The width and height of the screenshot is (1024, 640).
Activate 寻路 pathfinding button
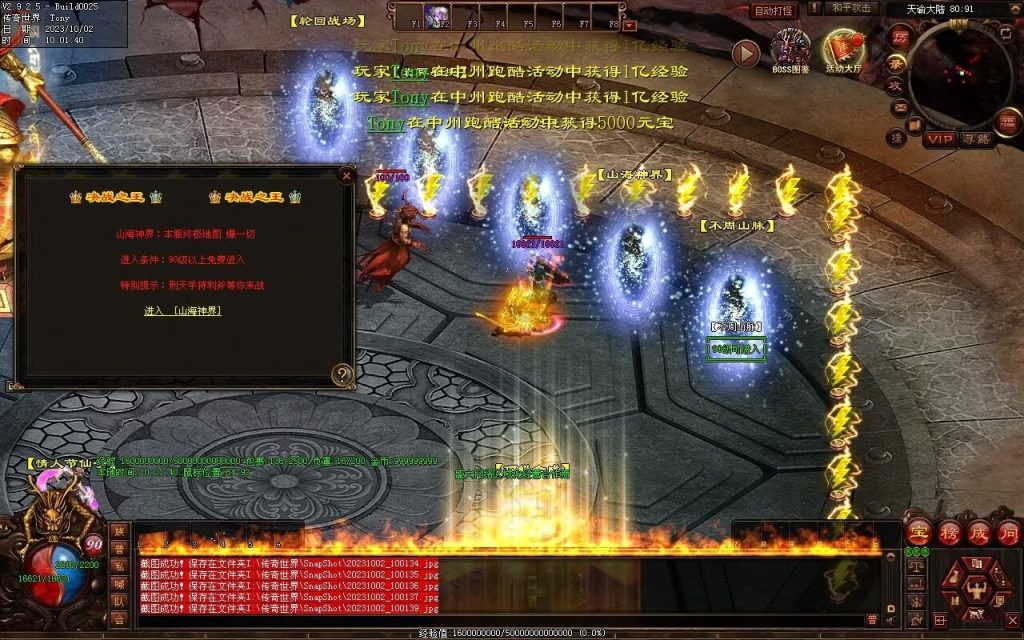976,139
